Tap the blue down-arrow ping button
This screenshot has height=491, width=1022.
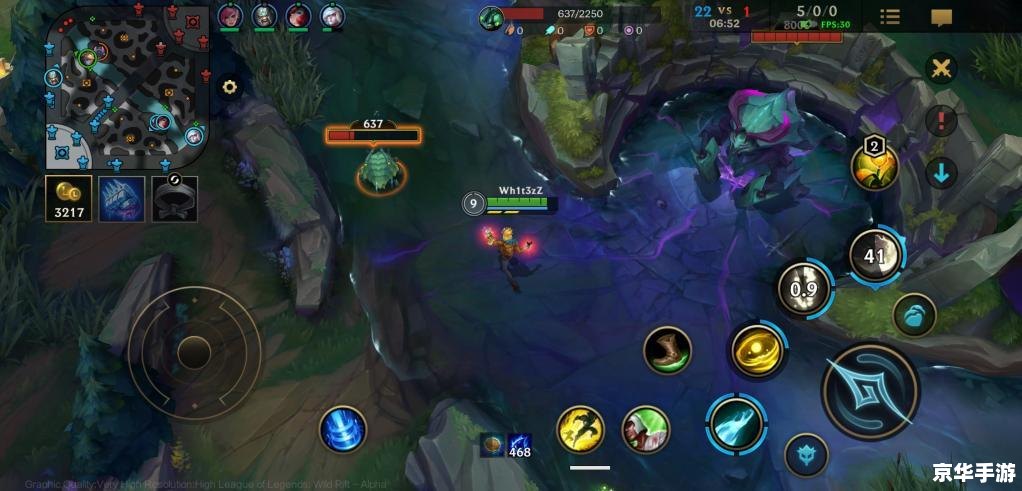pos(941,172)
